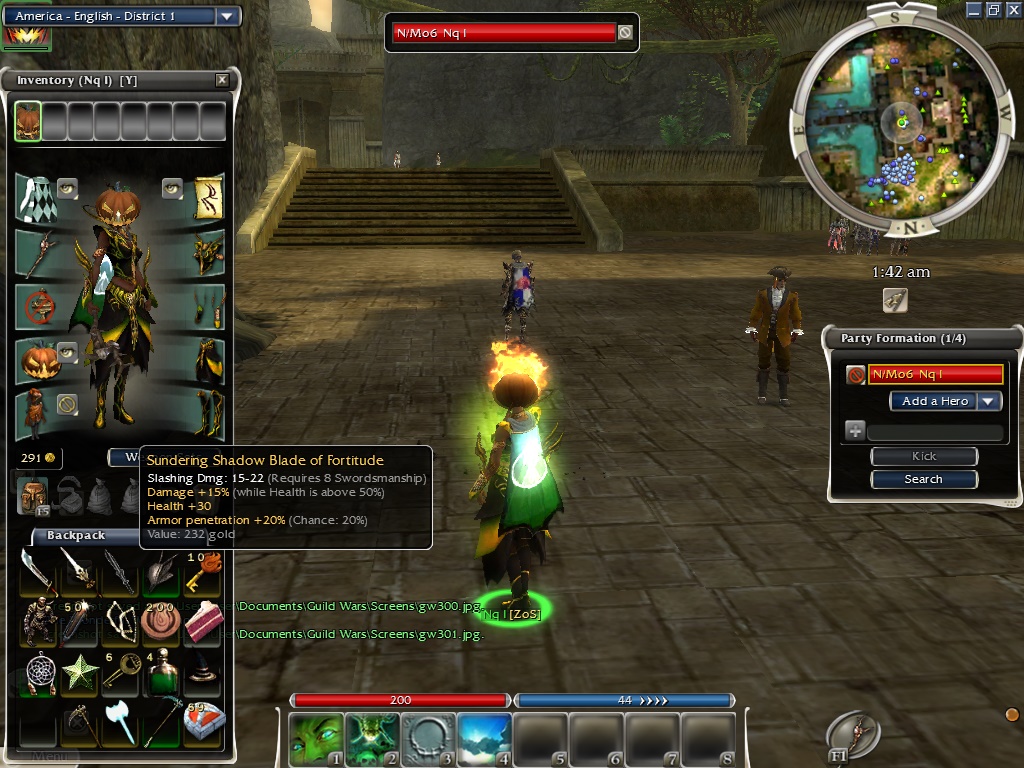This screenshot has width=1024, height=768.
Task: Click the backpack bag icon
Action: pos(32,495)
